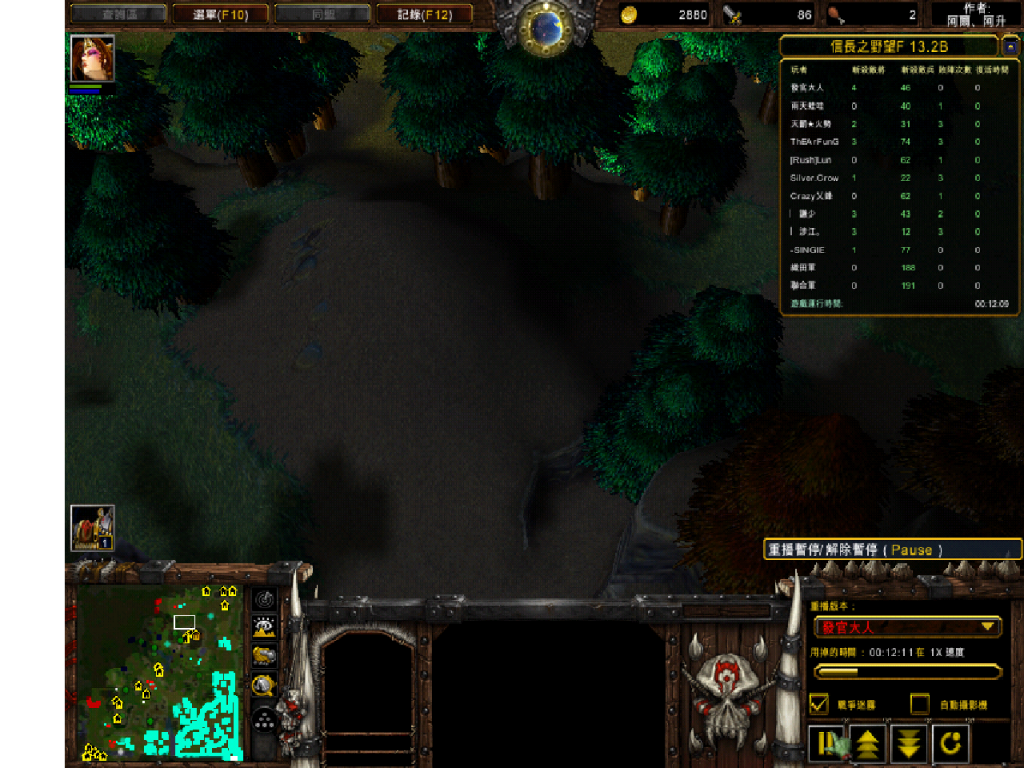Click the replay progress bar
Viewport: 1024px width, 768px height.
(x=908, y=672)
